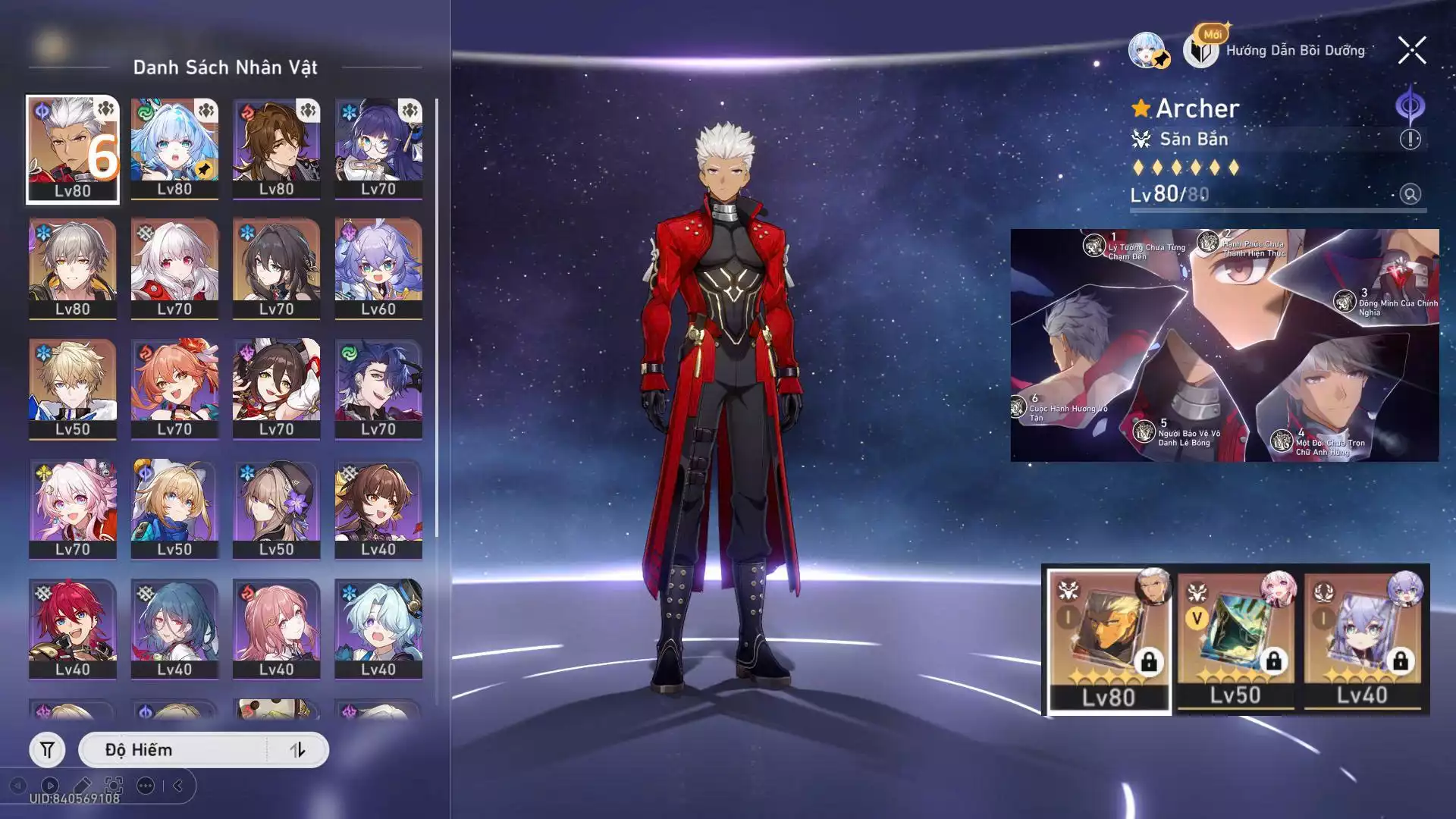View eidolon Người Bảo Vệ Vô Danh Lẻ Bóng
The image size is (1456, 819).
point(1144,432)
